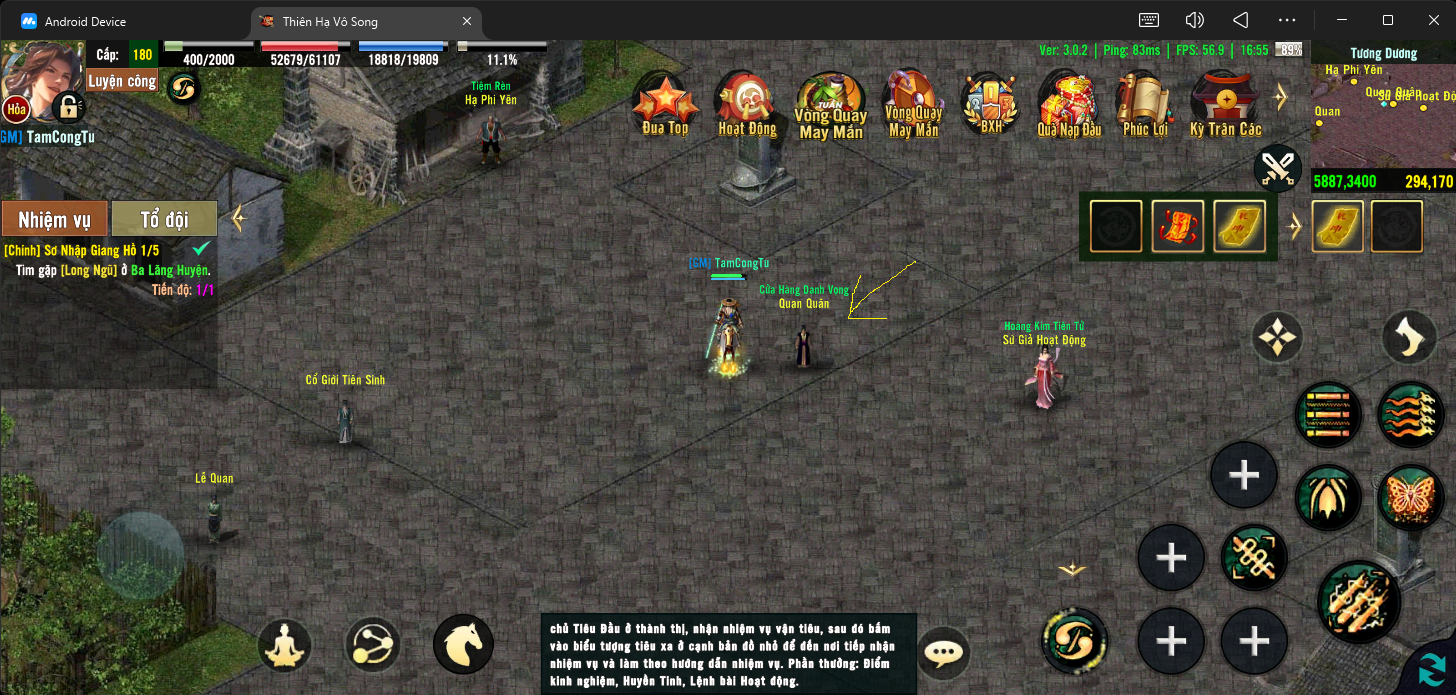The image size is (1456, 695).
Task: Open the chat speech bubble
Action: tap(942, 653)
